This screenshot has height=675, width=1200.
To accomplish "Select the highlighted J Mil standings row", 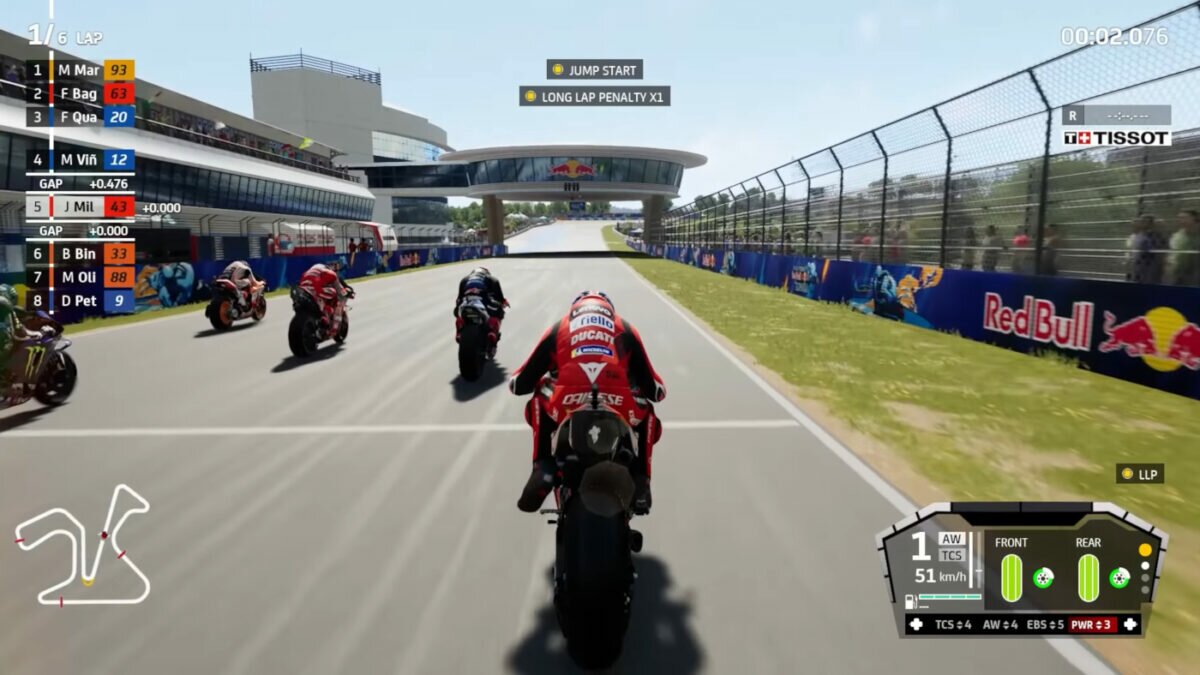I will 80,207.
